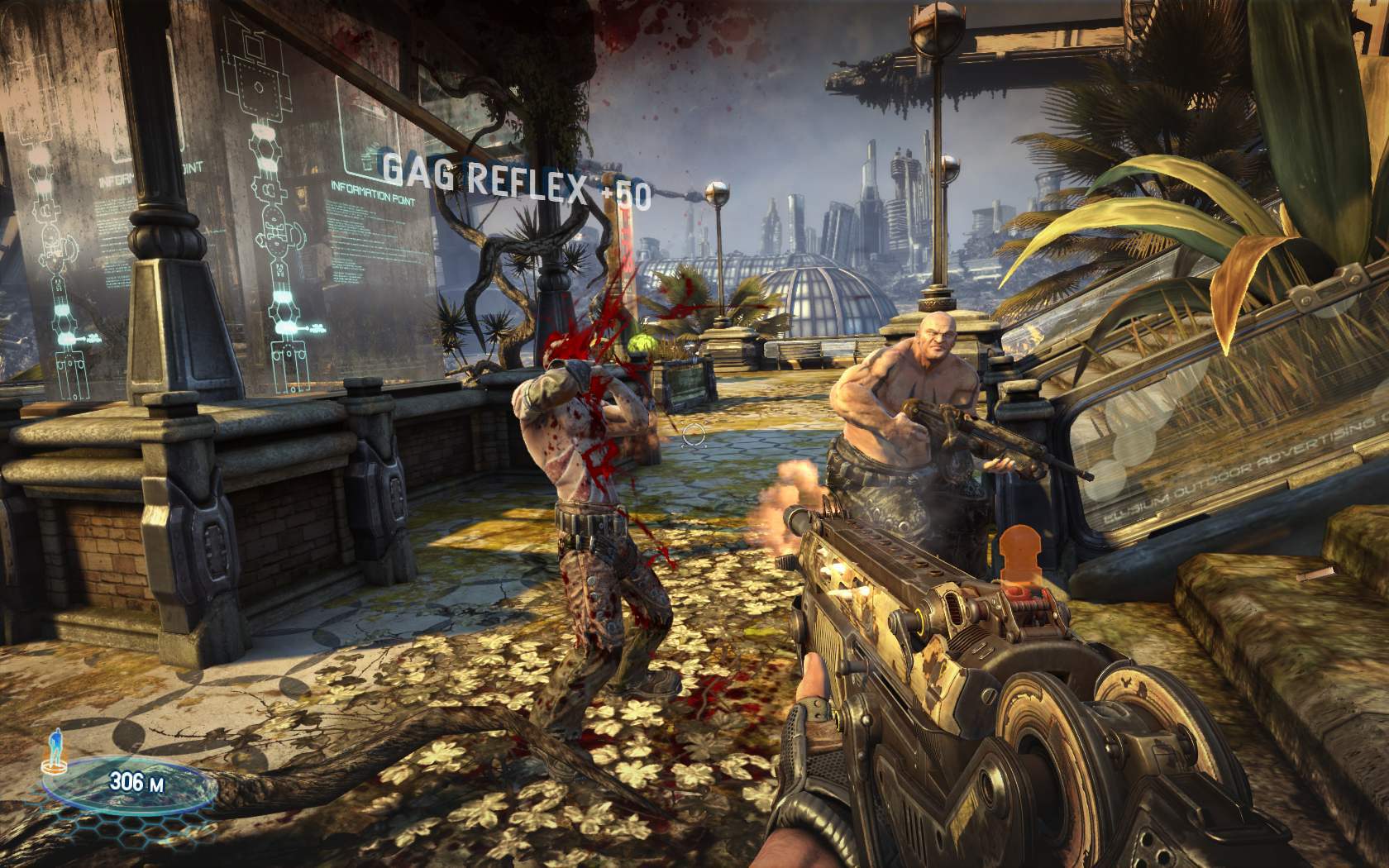Viewport: 1389px width, 868px height.
Task: Select the orange base beneath the player marker
Action: click(x=55, y=769)
